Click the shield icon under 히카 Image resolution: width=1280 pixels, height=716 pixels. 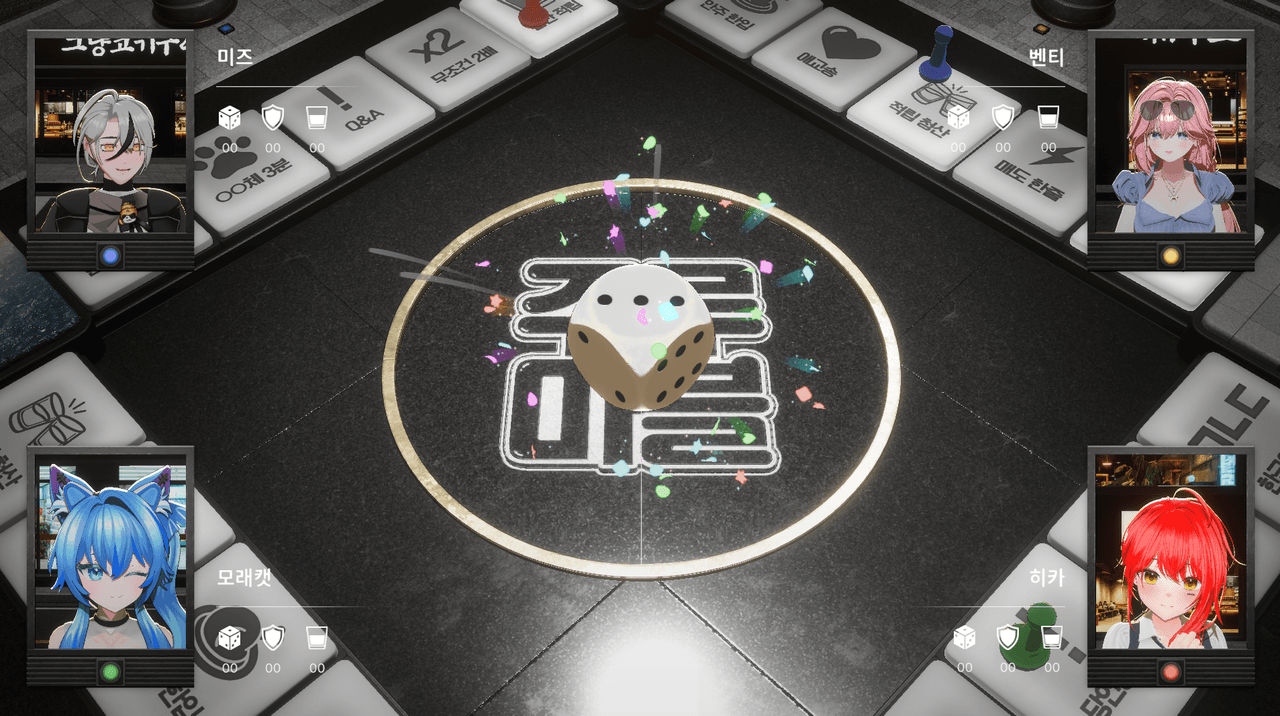pos(1008,637)
